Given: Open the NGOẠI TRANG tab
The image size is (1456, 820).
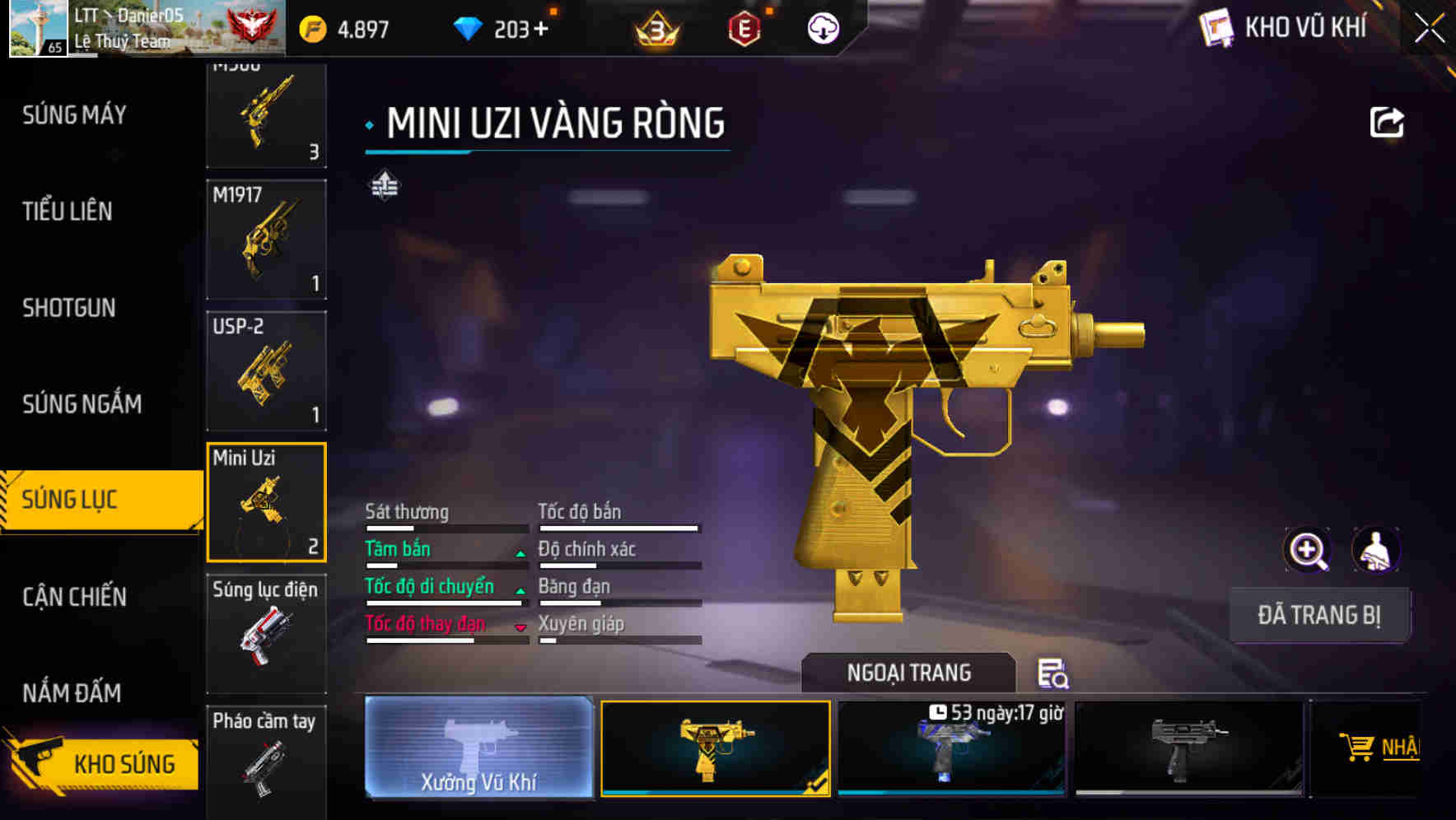Looking at the screenshot, I should tap(907, 672).
